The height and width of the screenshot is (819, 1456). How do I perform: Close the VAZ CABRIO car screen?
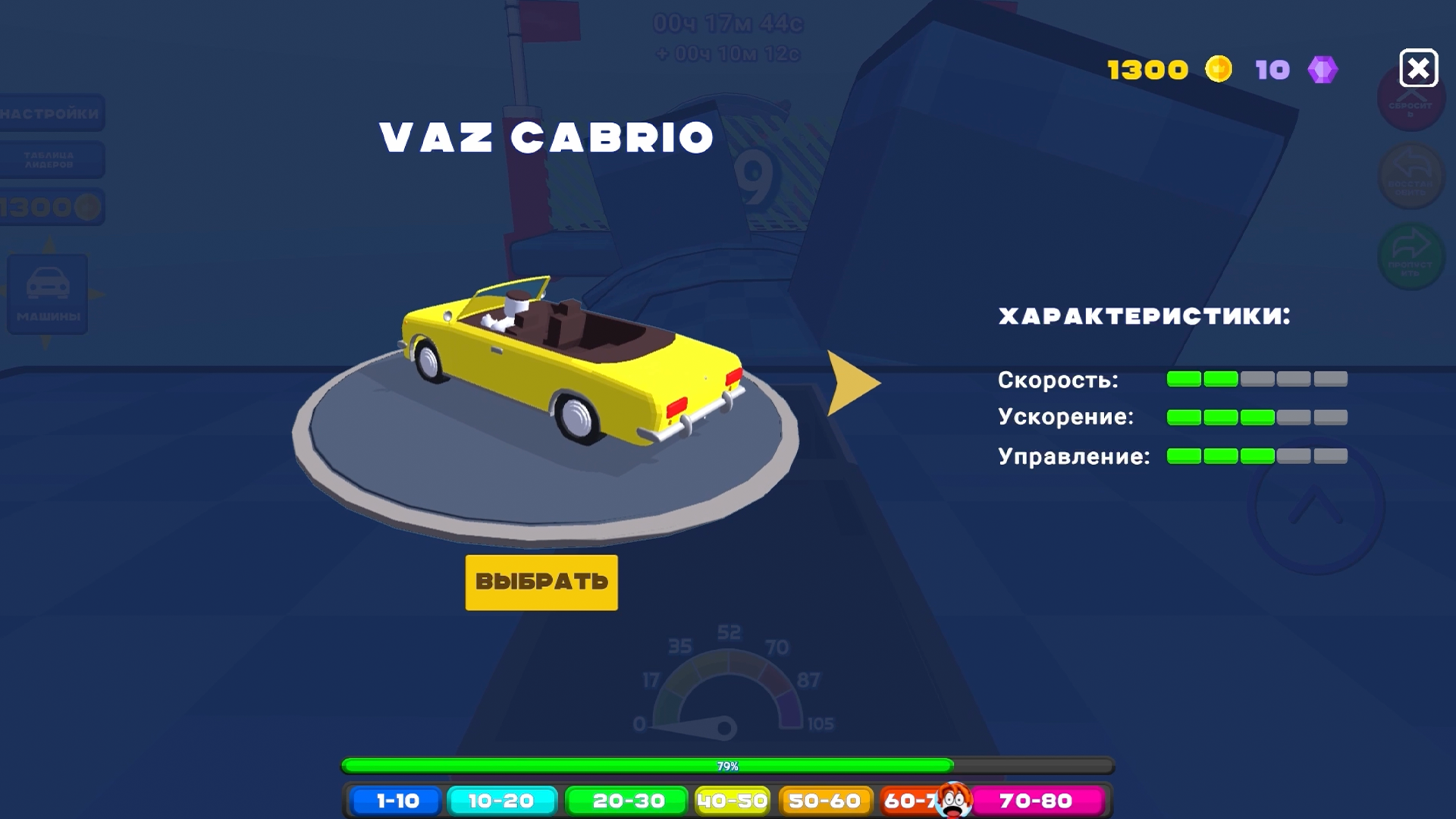1419,69
